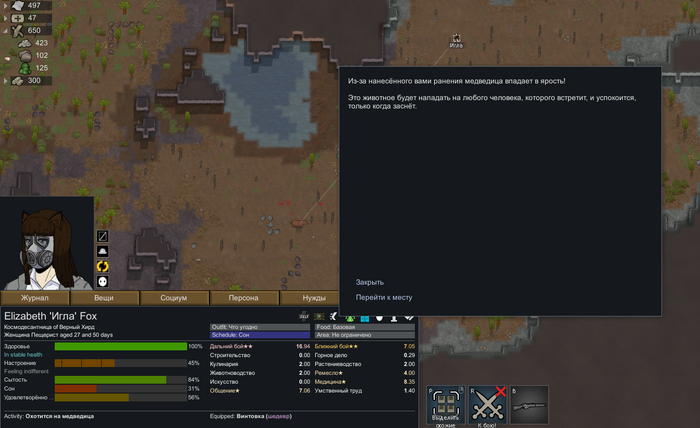Screen dimensions: 700x428
Task: Choose 'Перейти к месту' to jump to location
Action: coord(384,297)
